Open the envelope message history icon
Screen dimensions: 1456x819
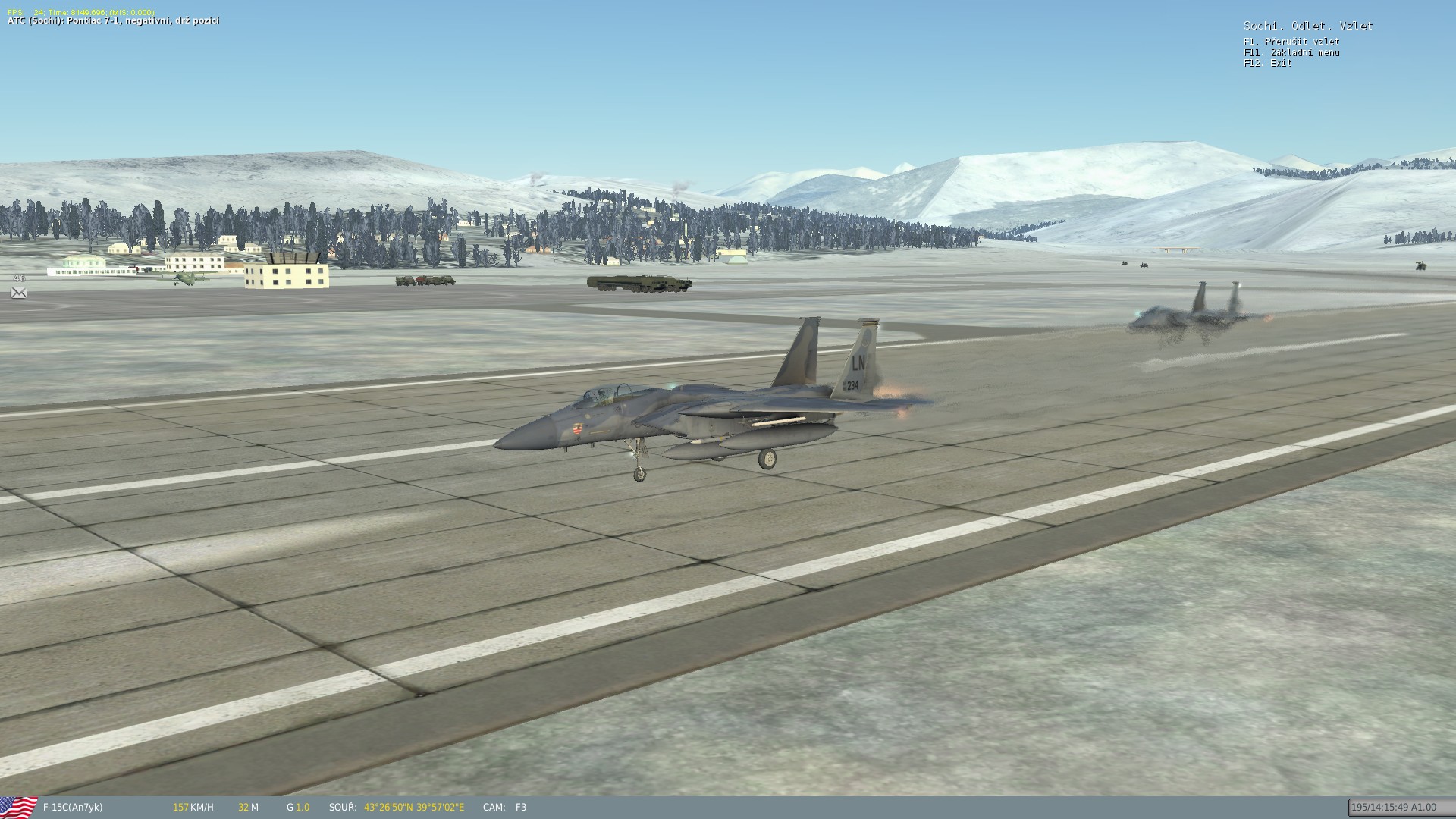click(x=19, y=293)
